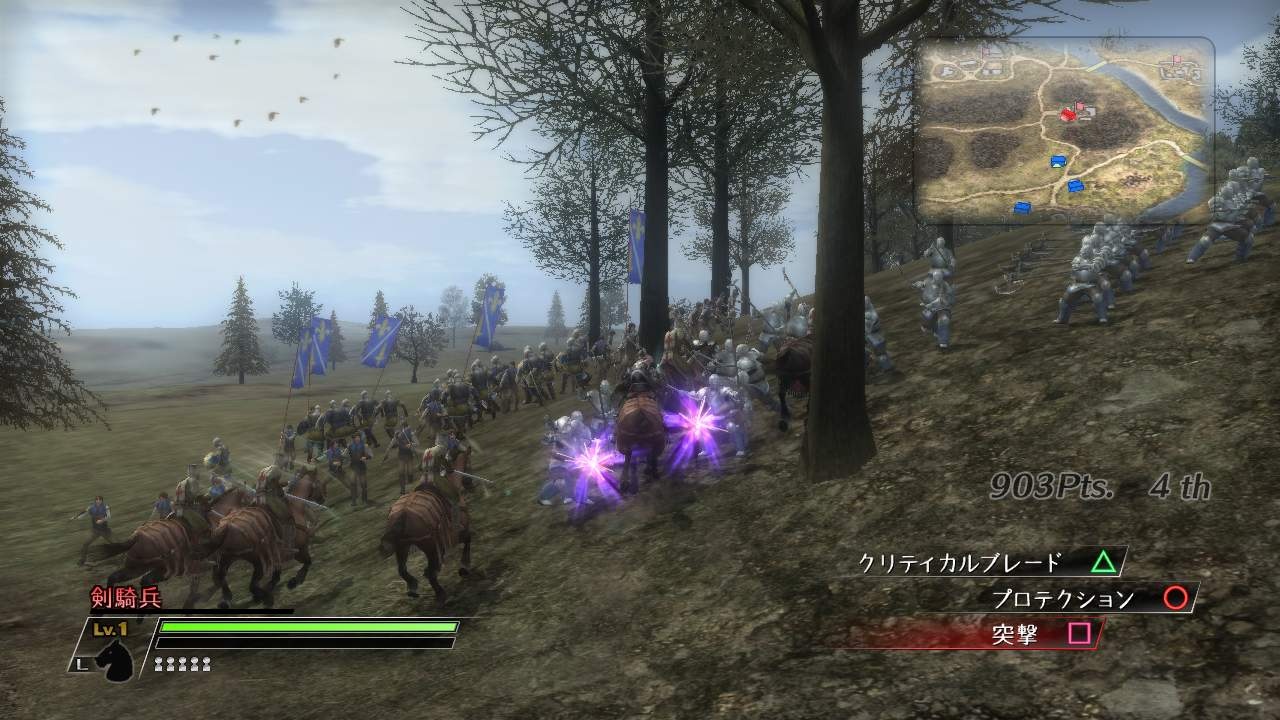Select the red player marker on the minimap
Screen dimensions: 1280x720
click(1068, 113)
